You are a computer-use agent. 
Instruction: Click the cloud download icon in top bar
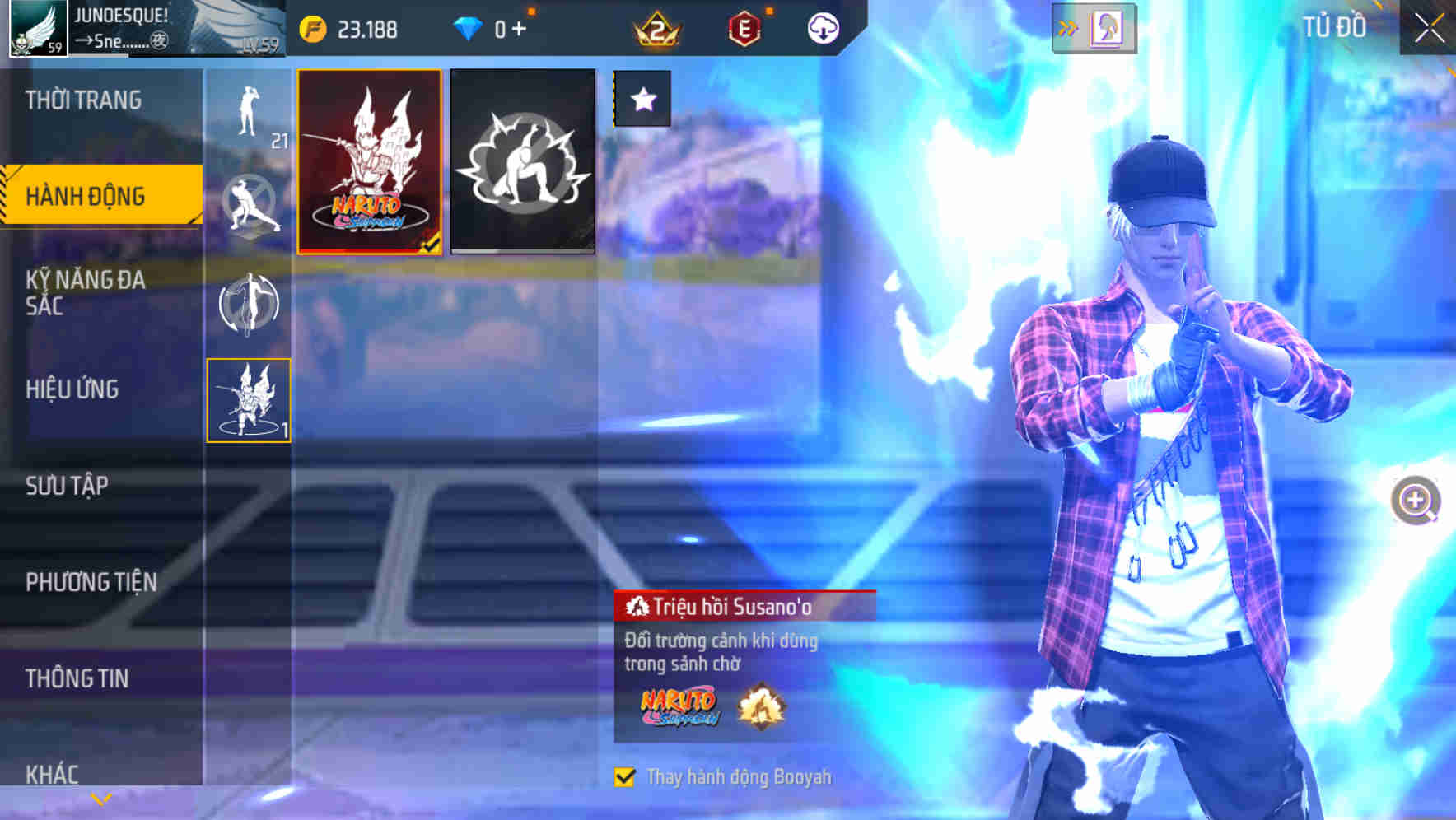click(x=822, y=27)
